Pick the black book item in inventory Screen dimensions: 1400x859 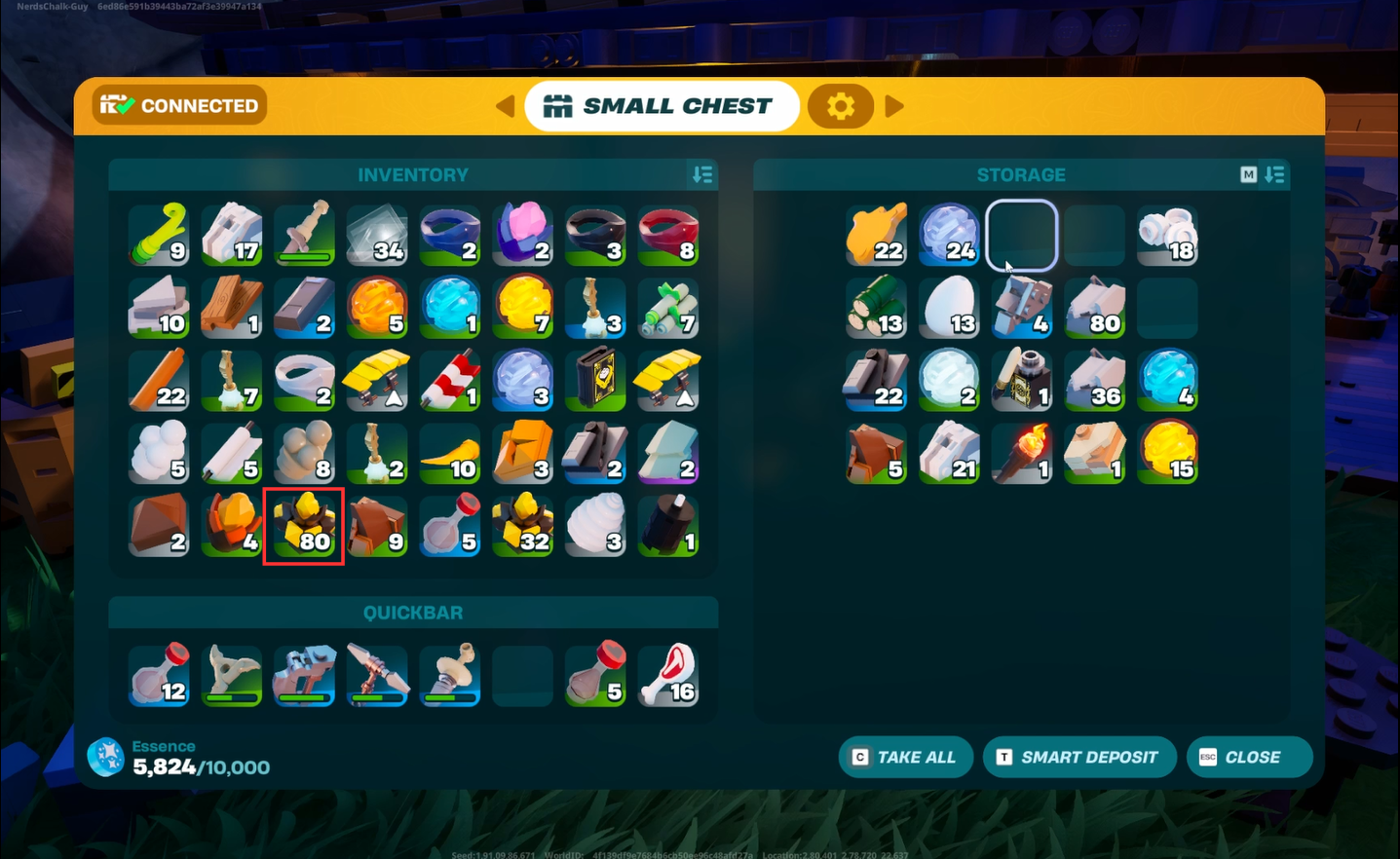[x=595, y=380]
